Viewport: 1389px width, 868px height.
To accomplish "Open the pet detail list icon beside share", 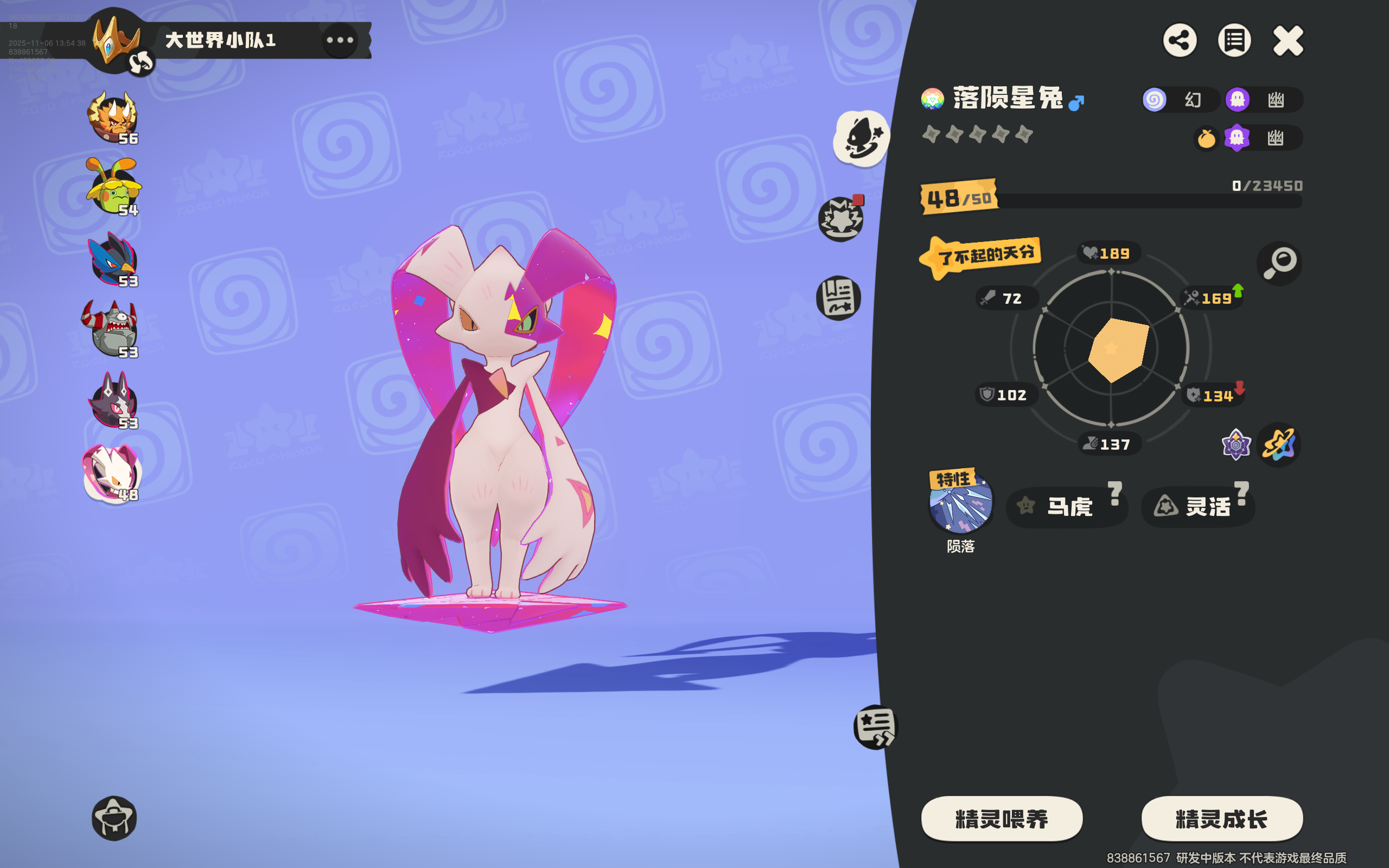I will tap(1234, 40).
